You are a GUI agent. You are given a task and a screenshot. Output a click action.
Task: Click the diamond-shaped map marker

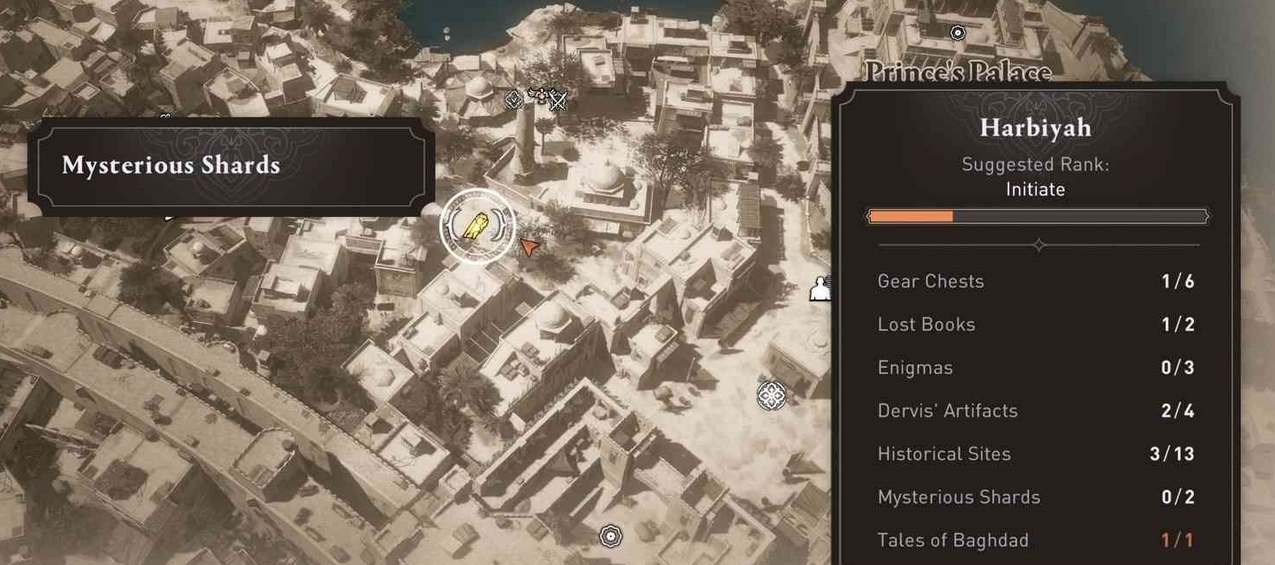pos(513,98)
